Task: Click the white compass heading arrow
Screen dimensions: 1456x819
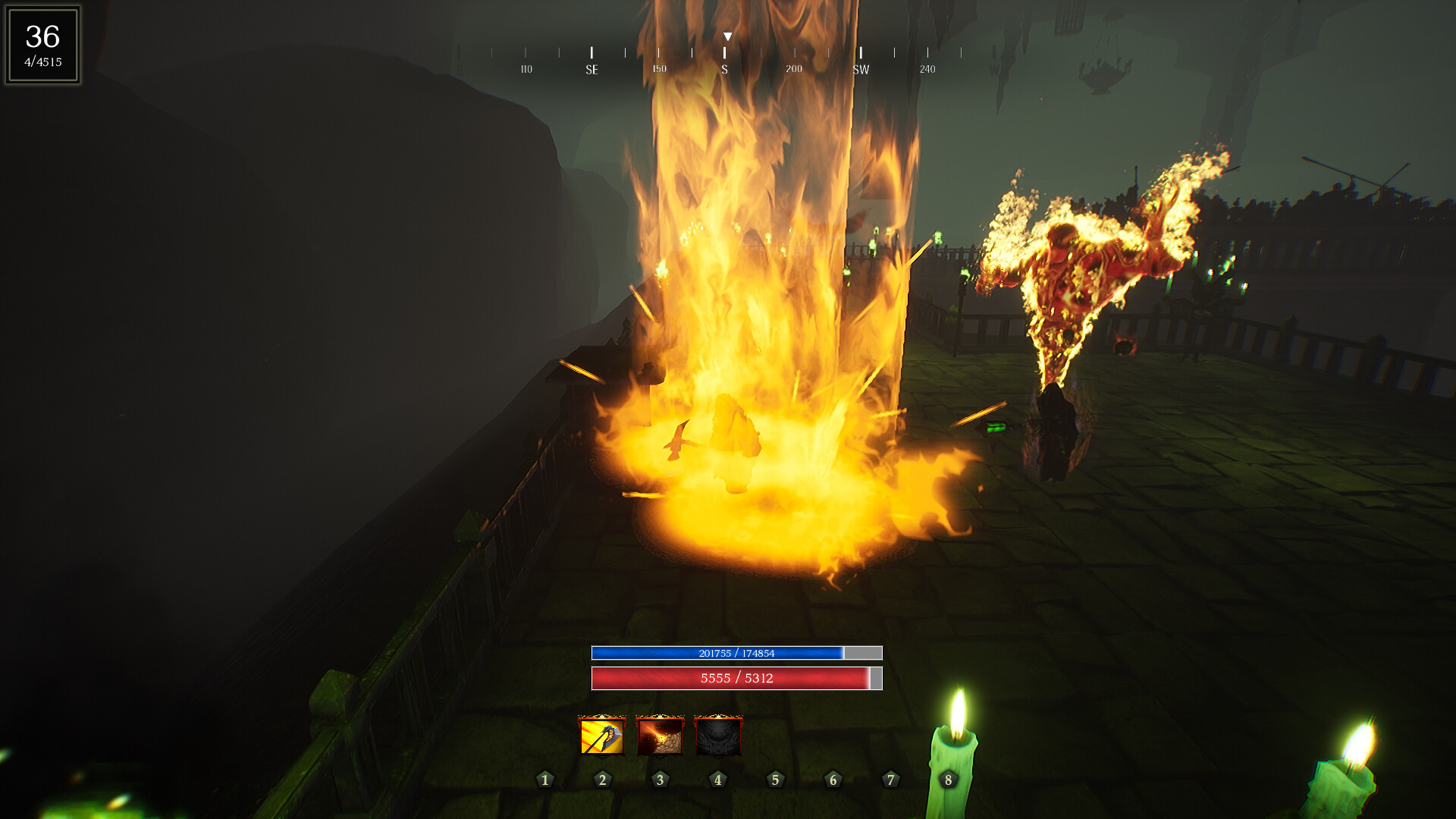Action: (727, 36)
